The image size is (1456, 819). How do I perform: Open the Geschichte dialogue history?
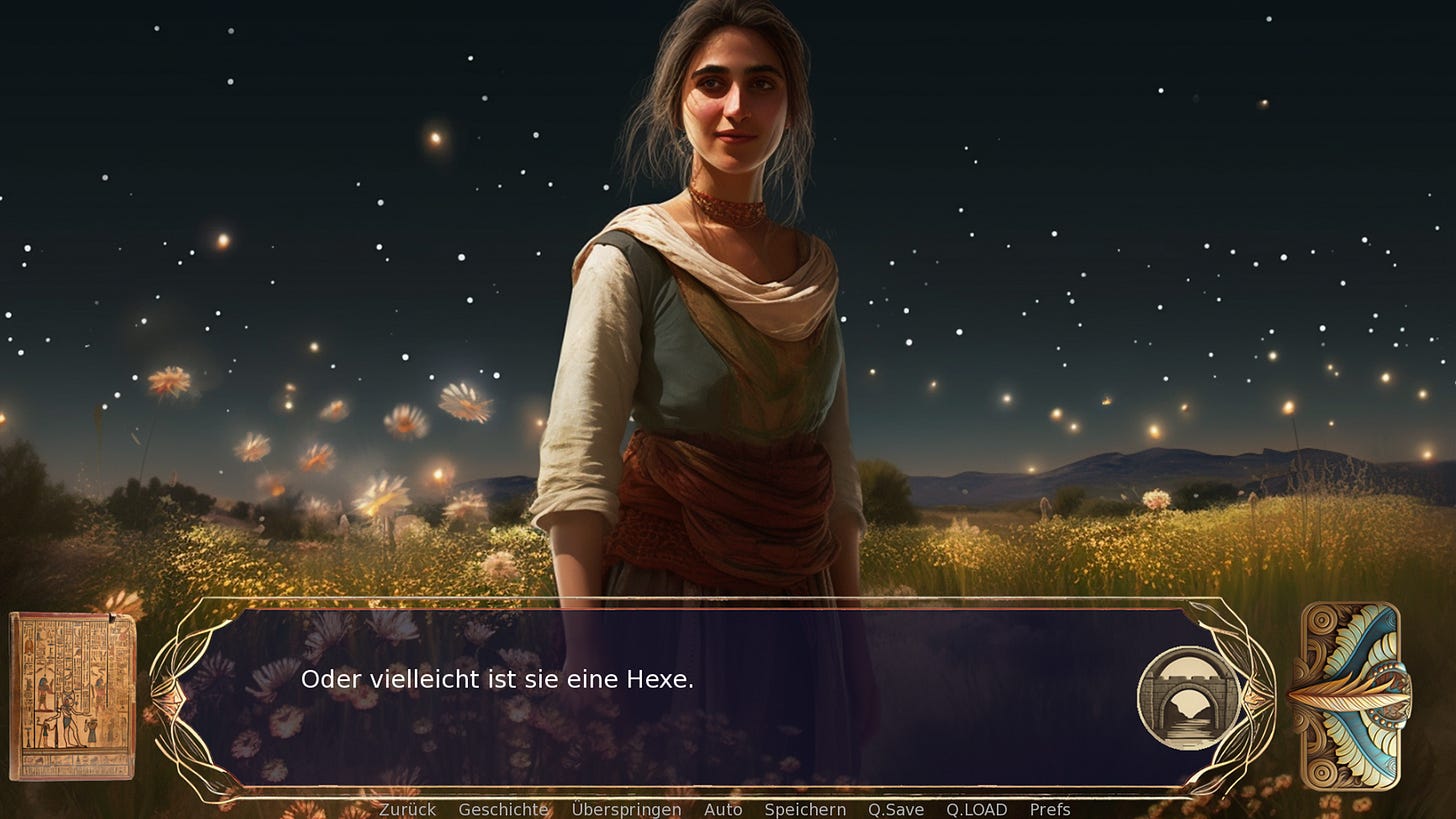tap(503, 809)
